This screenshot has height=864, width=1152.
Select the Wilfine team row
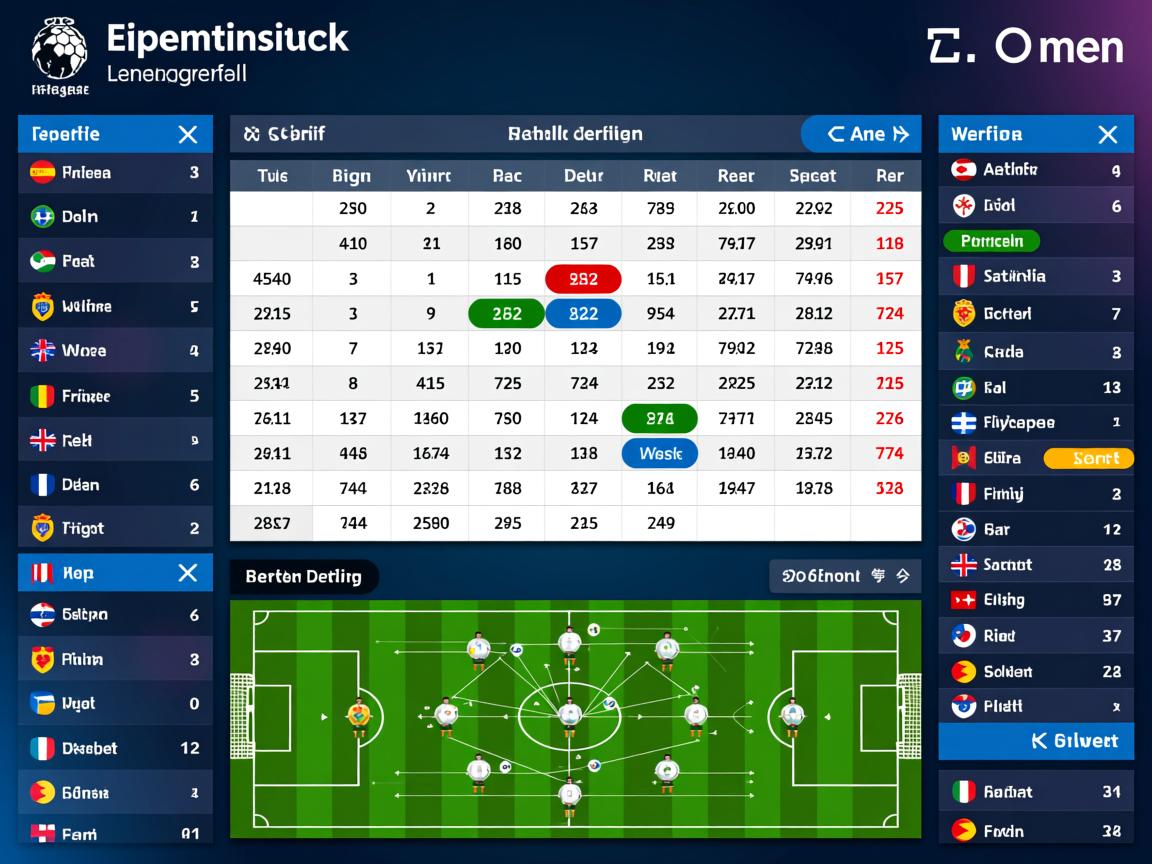pos(115,306)
